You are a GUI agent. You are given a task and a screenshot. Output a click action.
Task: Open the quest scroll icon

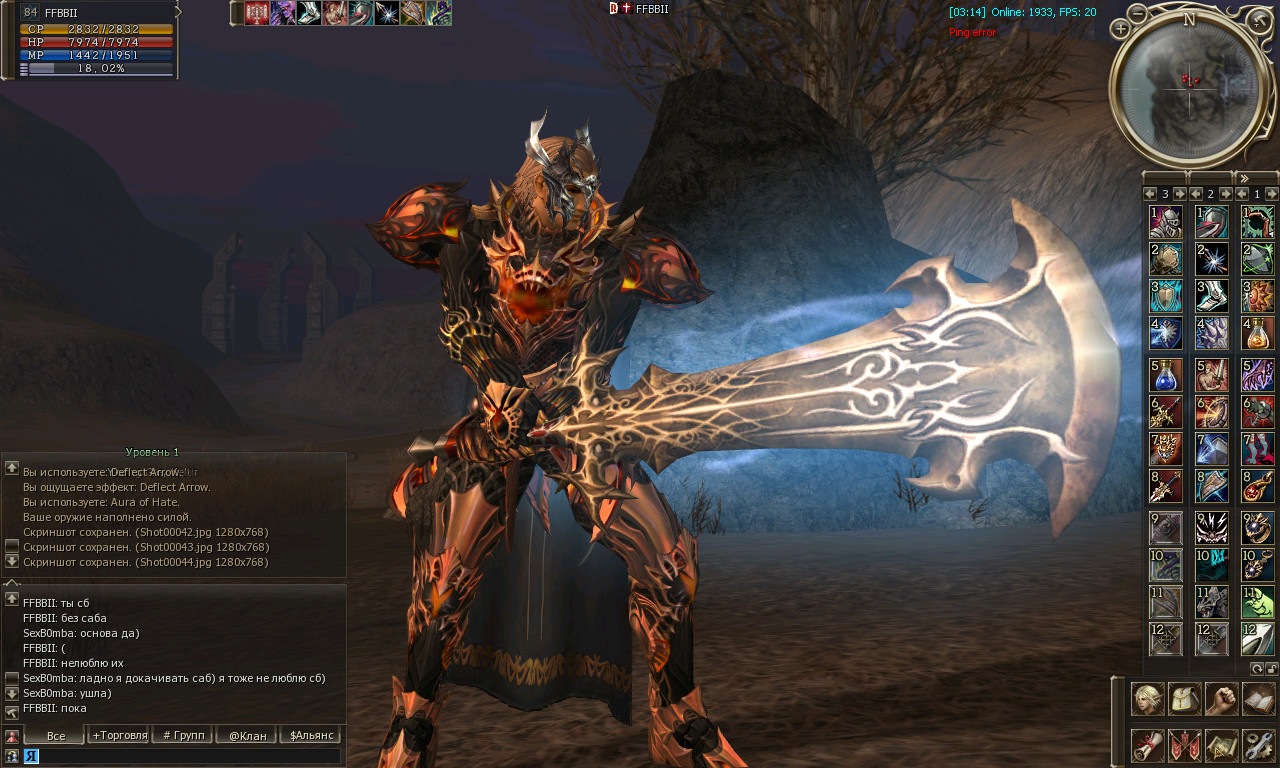[x=1147, y=746]
